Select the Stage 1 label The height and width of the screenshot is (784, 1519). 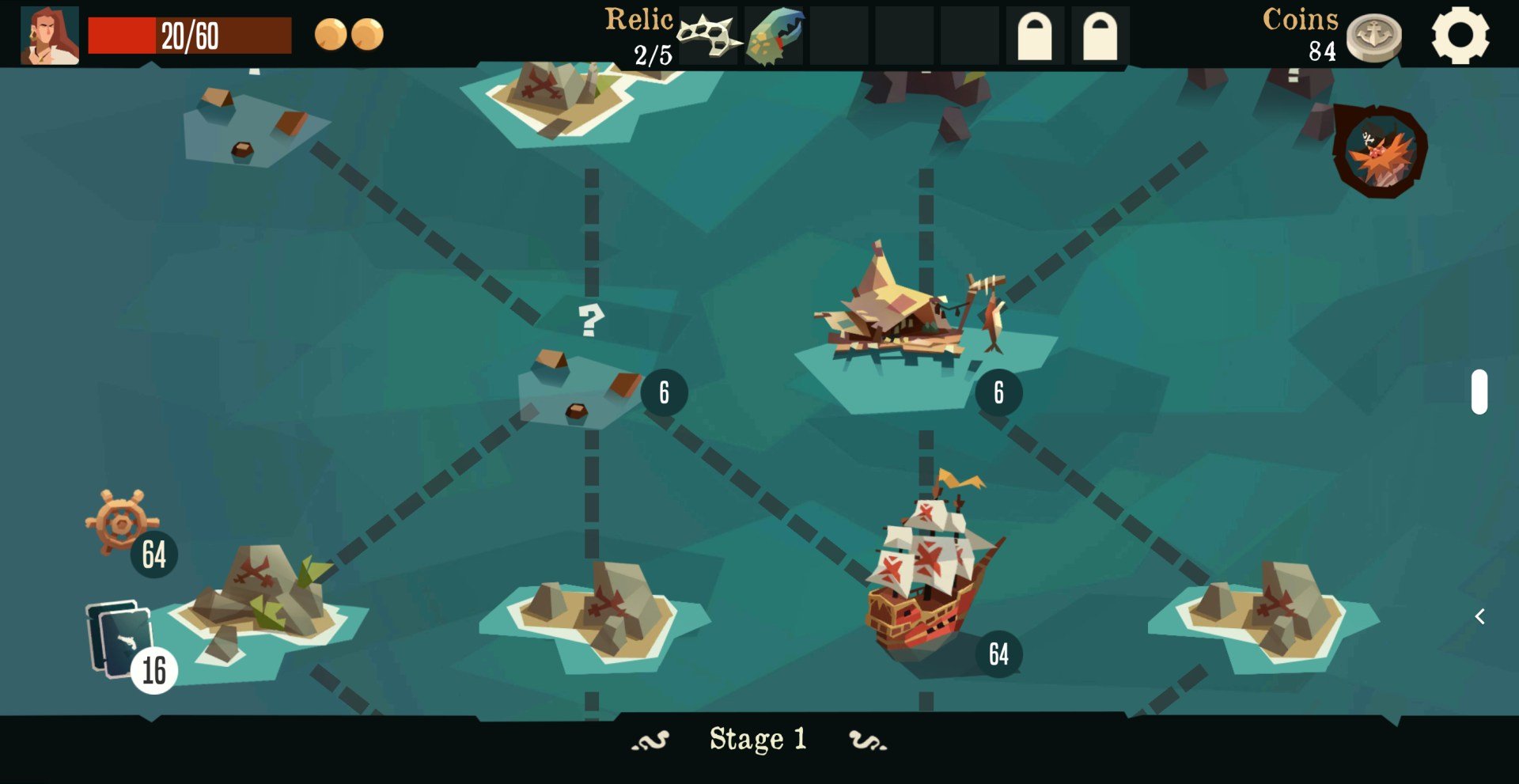coord(757,739)
